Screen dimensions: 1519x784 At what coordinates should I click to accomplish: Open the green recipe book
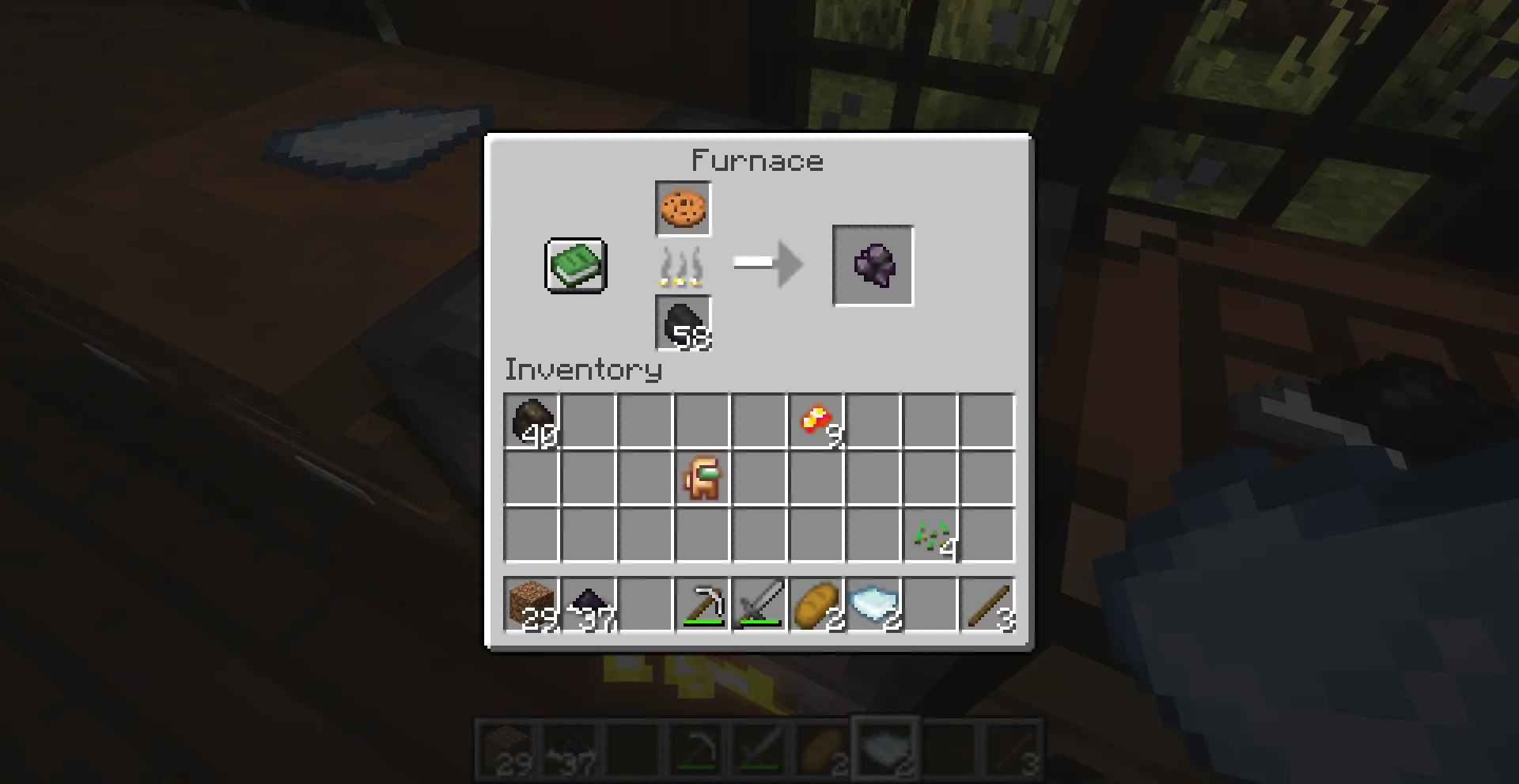574,266
